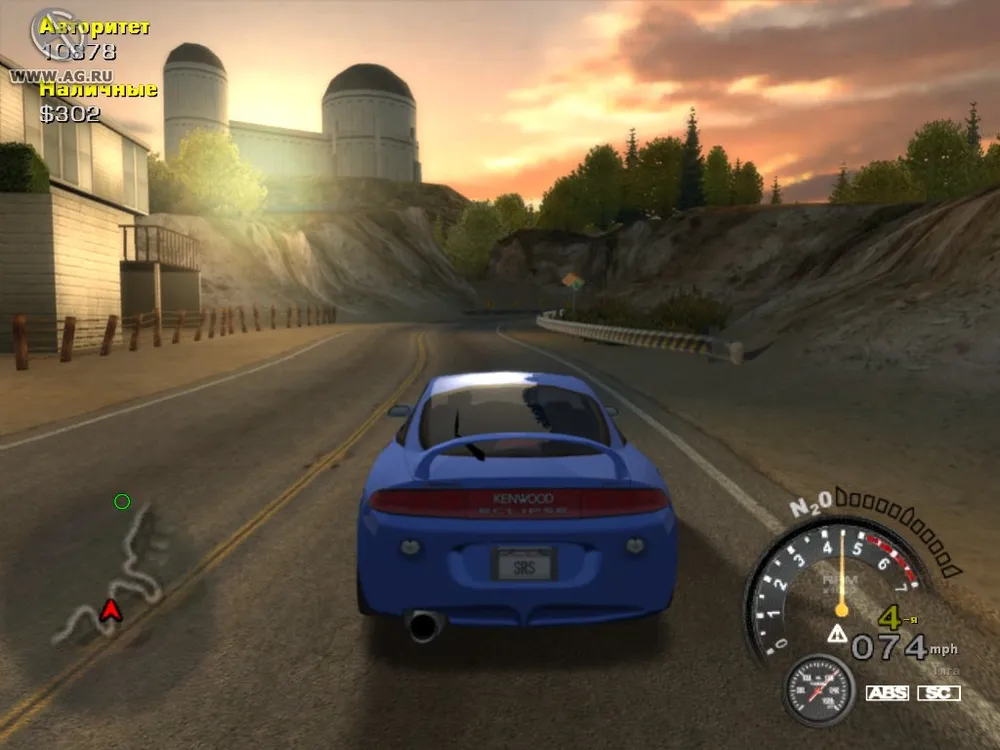Click the warning triangle icon by the speedometer
Screen dimensions: 1000x750
pos(836,633)
